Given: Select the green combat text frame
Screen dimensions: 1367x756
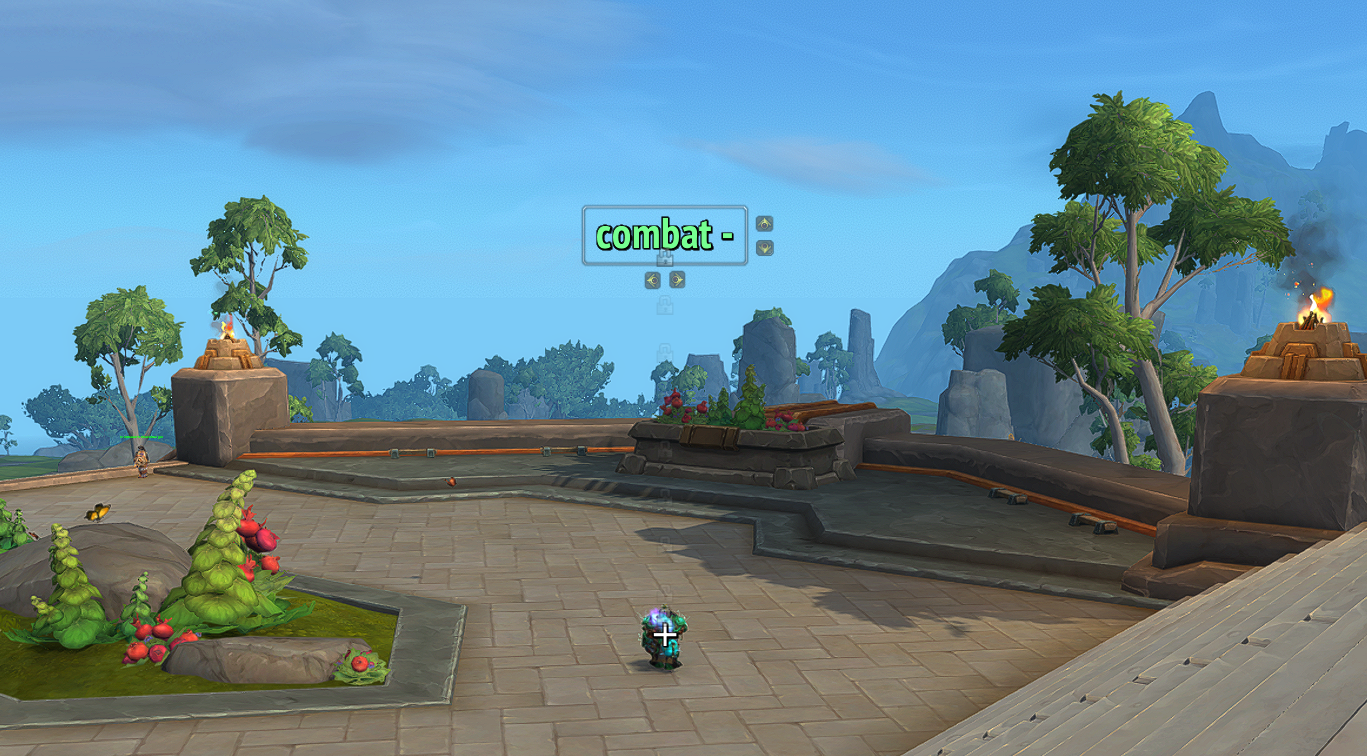Looking at the screenshot, I should pos(664,235).
